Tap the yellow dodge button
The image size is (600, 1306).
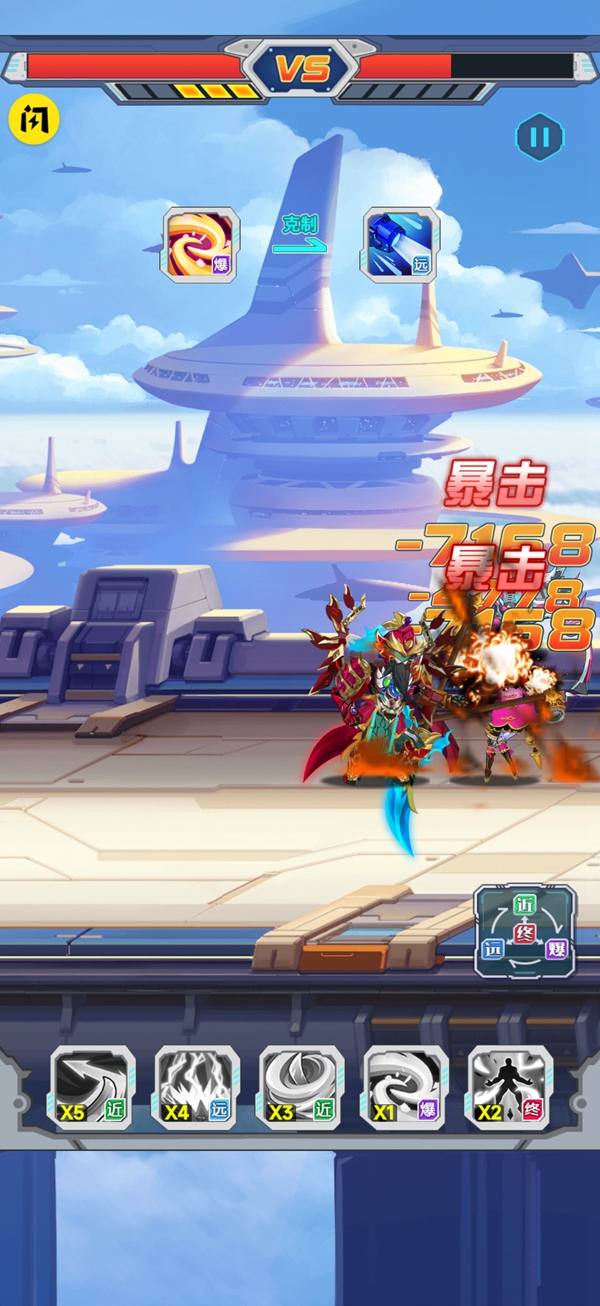coord(34,120)
